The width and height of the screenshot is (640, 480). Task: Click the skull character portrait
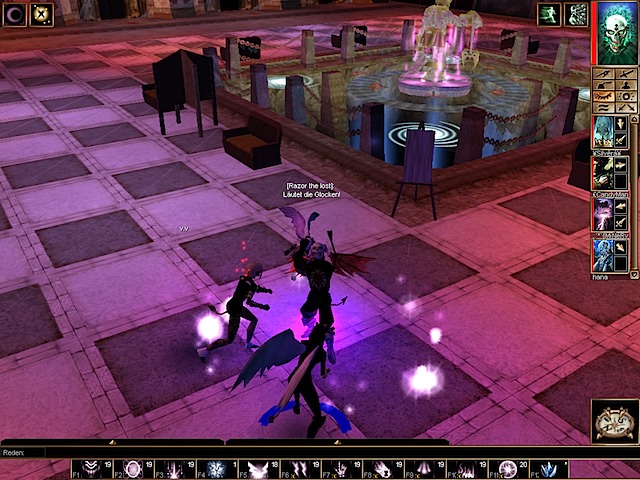click(617, 32)
